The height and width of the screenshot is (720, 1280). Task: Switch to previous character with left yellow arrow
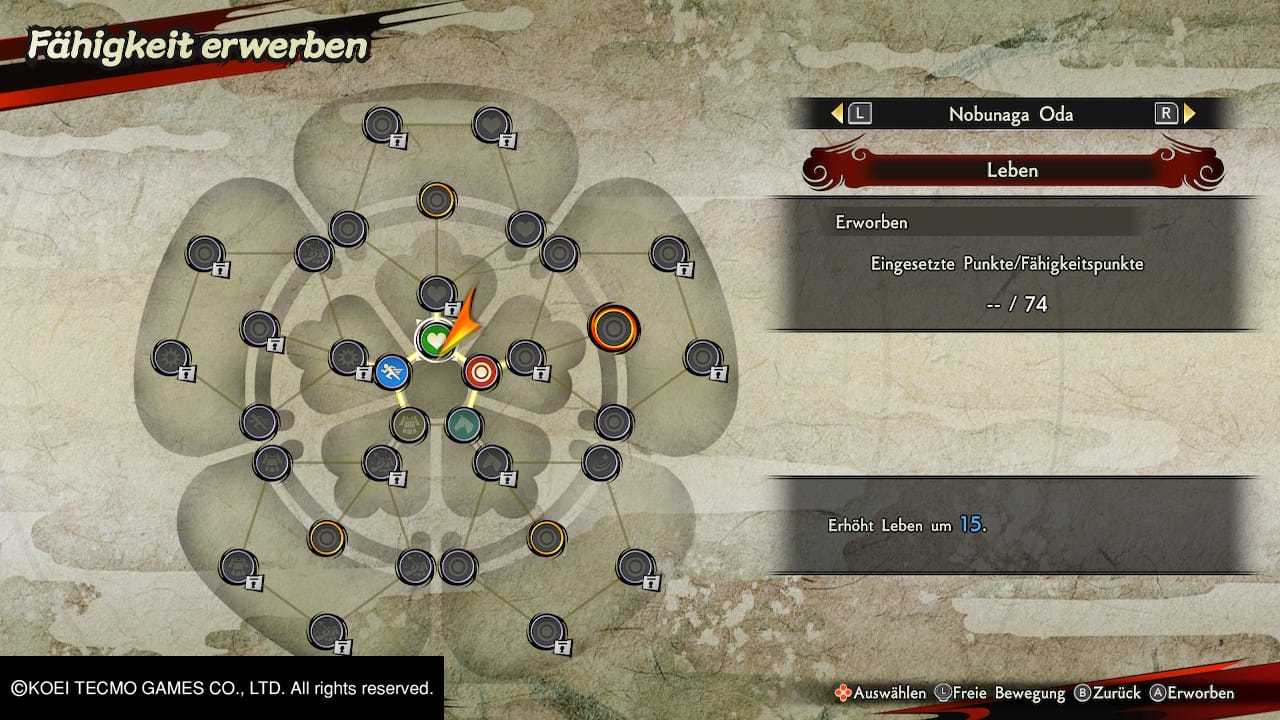click(837, 114)
